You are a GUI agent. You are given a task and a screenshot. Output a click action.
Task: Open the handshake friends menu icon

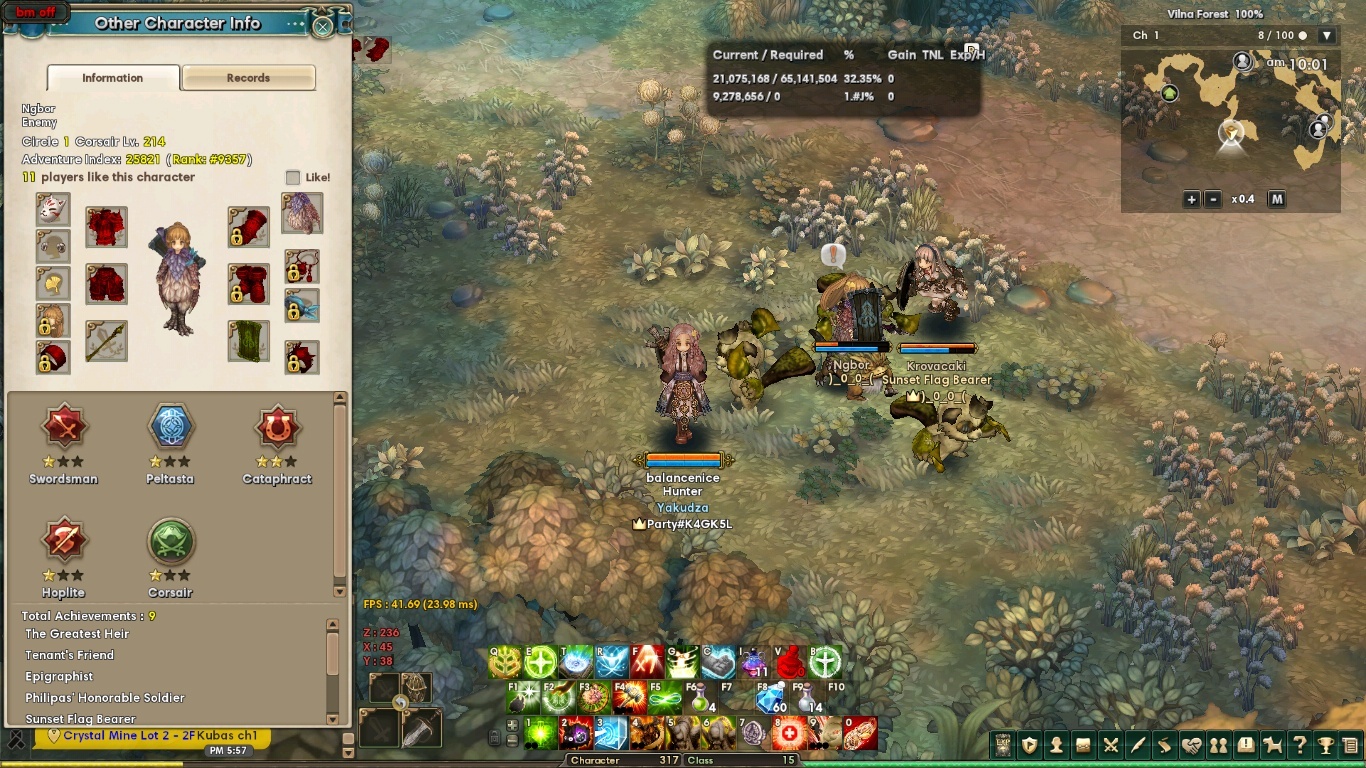point(1191,745)
